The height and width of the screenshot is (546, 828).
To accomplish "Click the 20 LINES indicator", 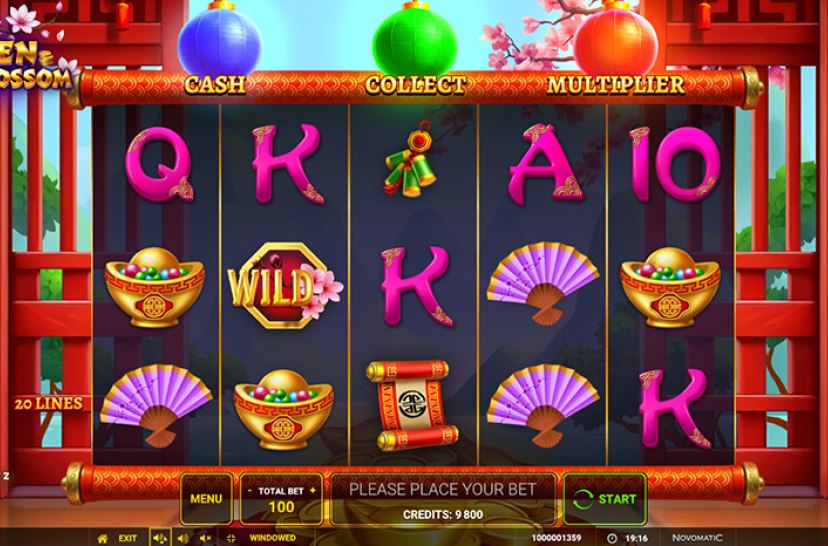I will pos(48,404).
